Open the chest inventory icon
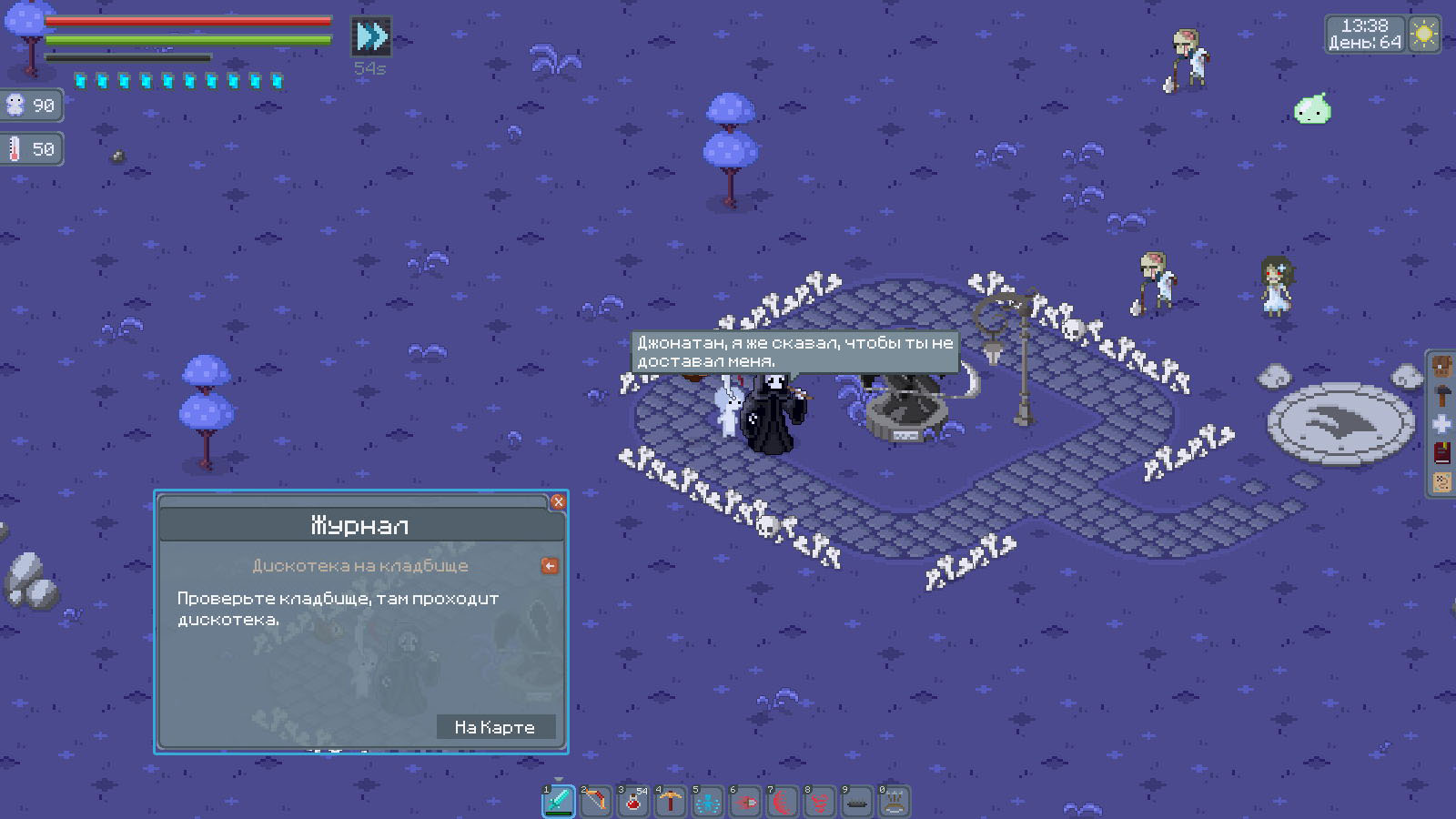 1442,367
